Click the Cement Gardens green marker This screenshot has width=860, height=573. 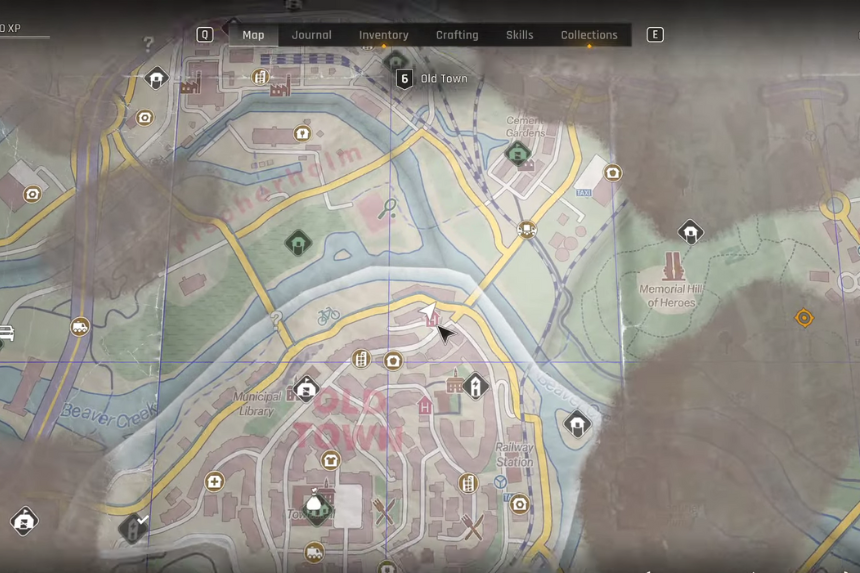point(517,153)
